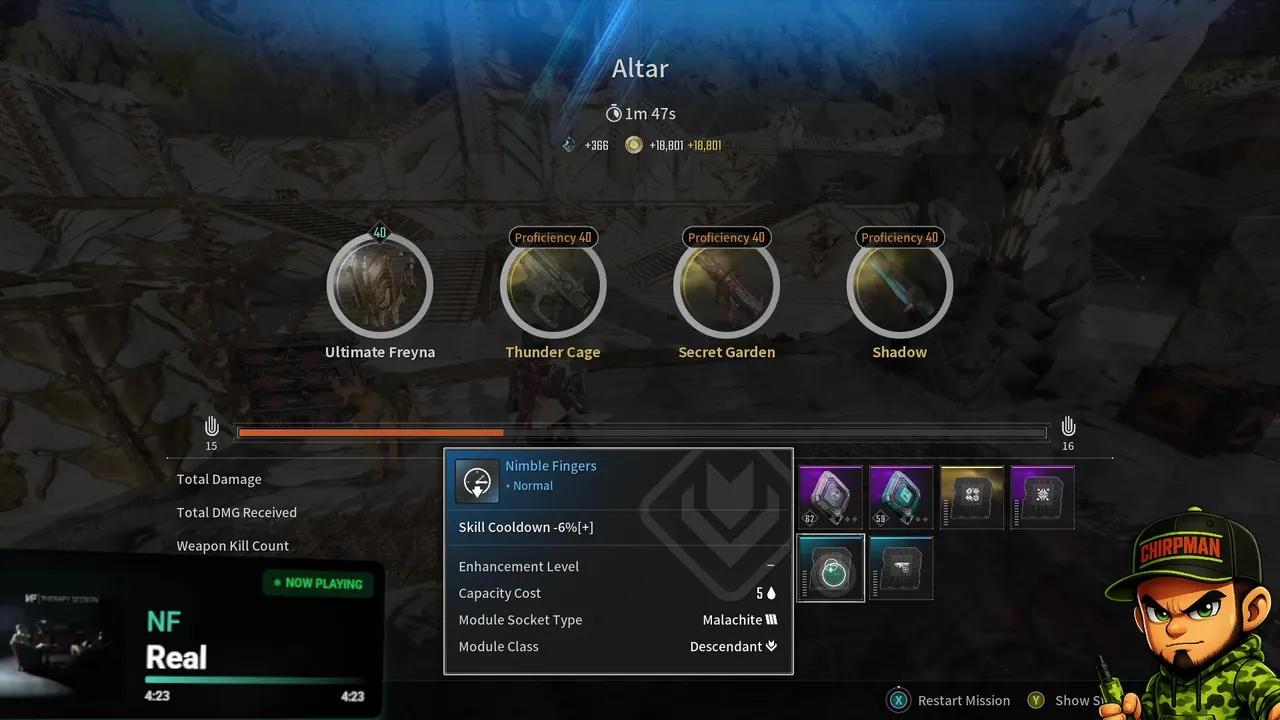The width and height of the screenshot is (1280, 720).
Task: Open the Secret Garden weapon circle
Action: (727, 286)
